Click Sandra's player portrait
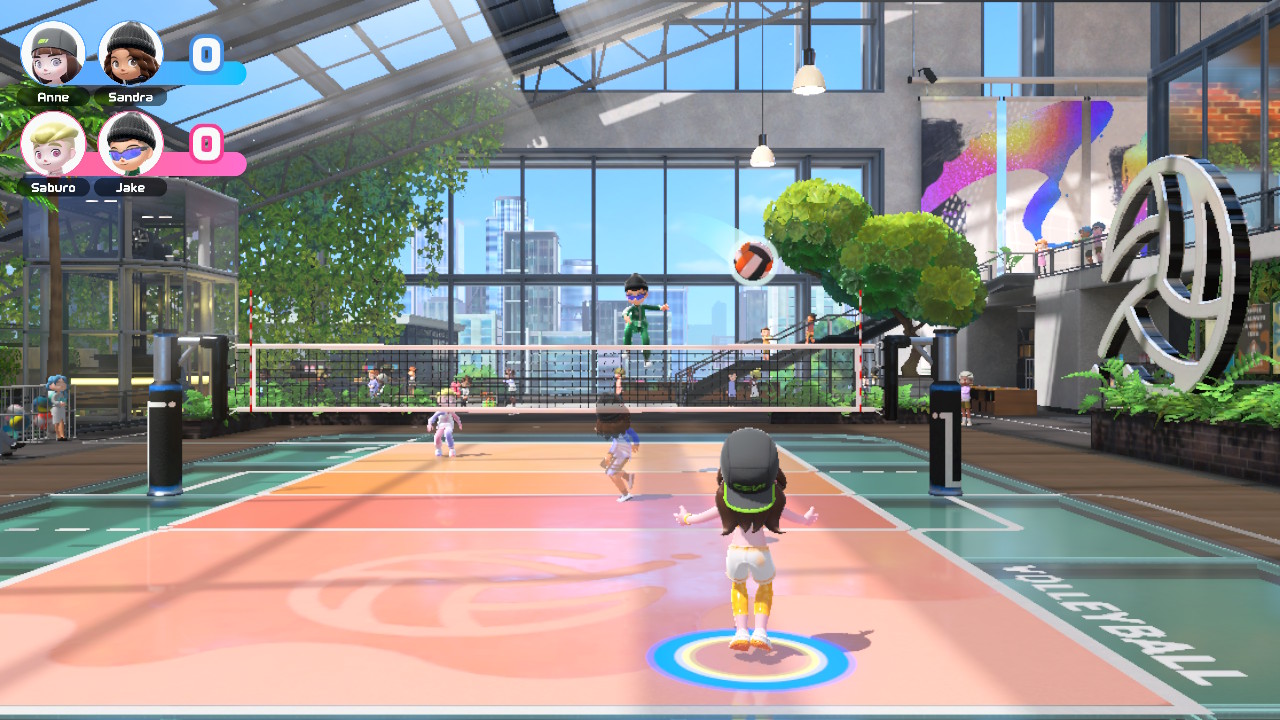The image size is (1280, 720). (130, 53)
